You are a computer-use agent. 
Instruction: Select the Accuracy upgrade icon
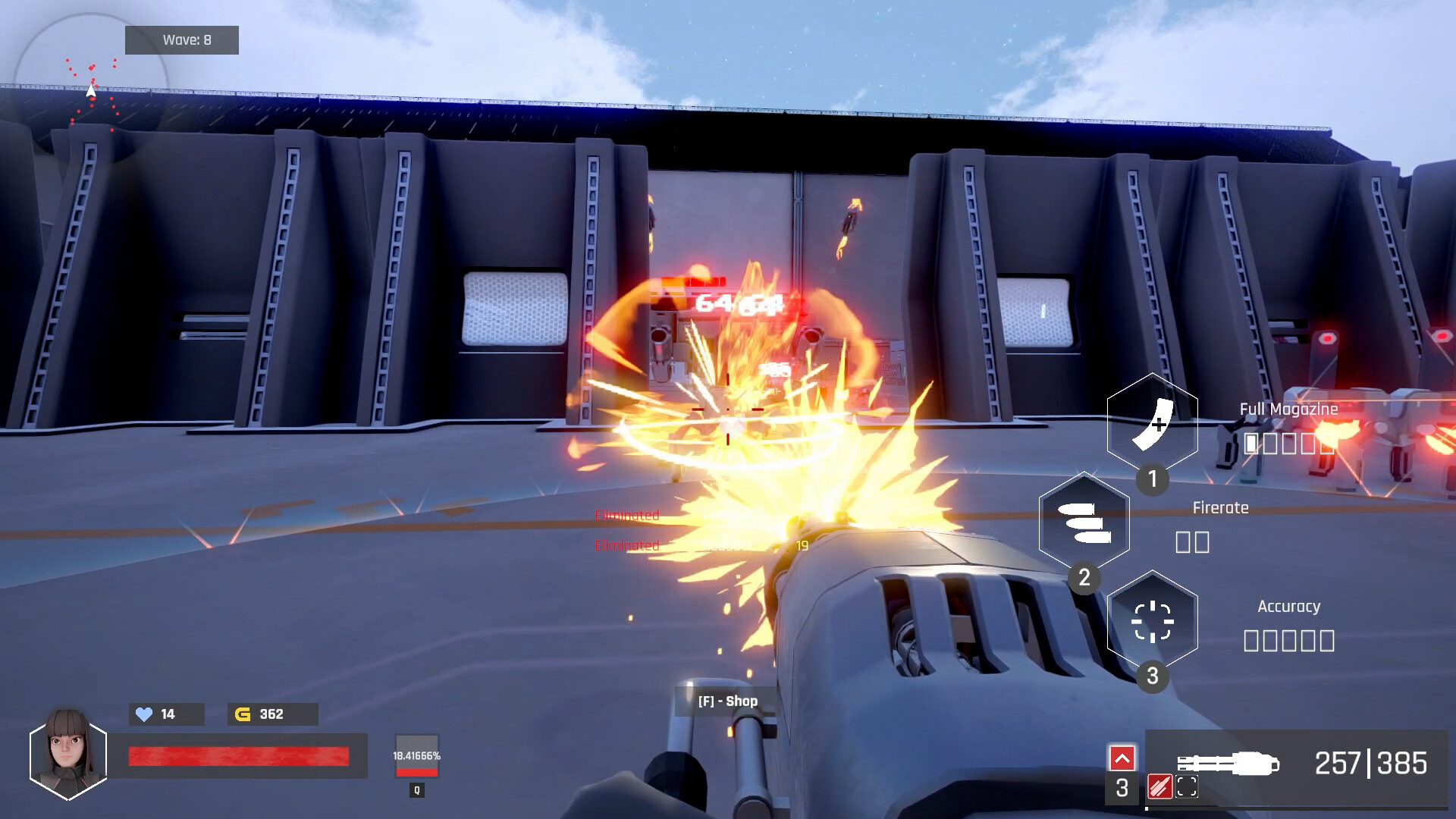(1153, 622)
